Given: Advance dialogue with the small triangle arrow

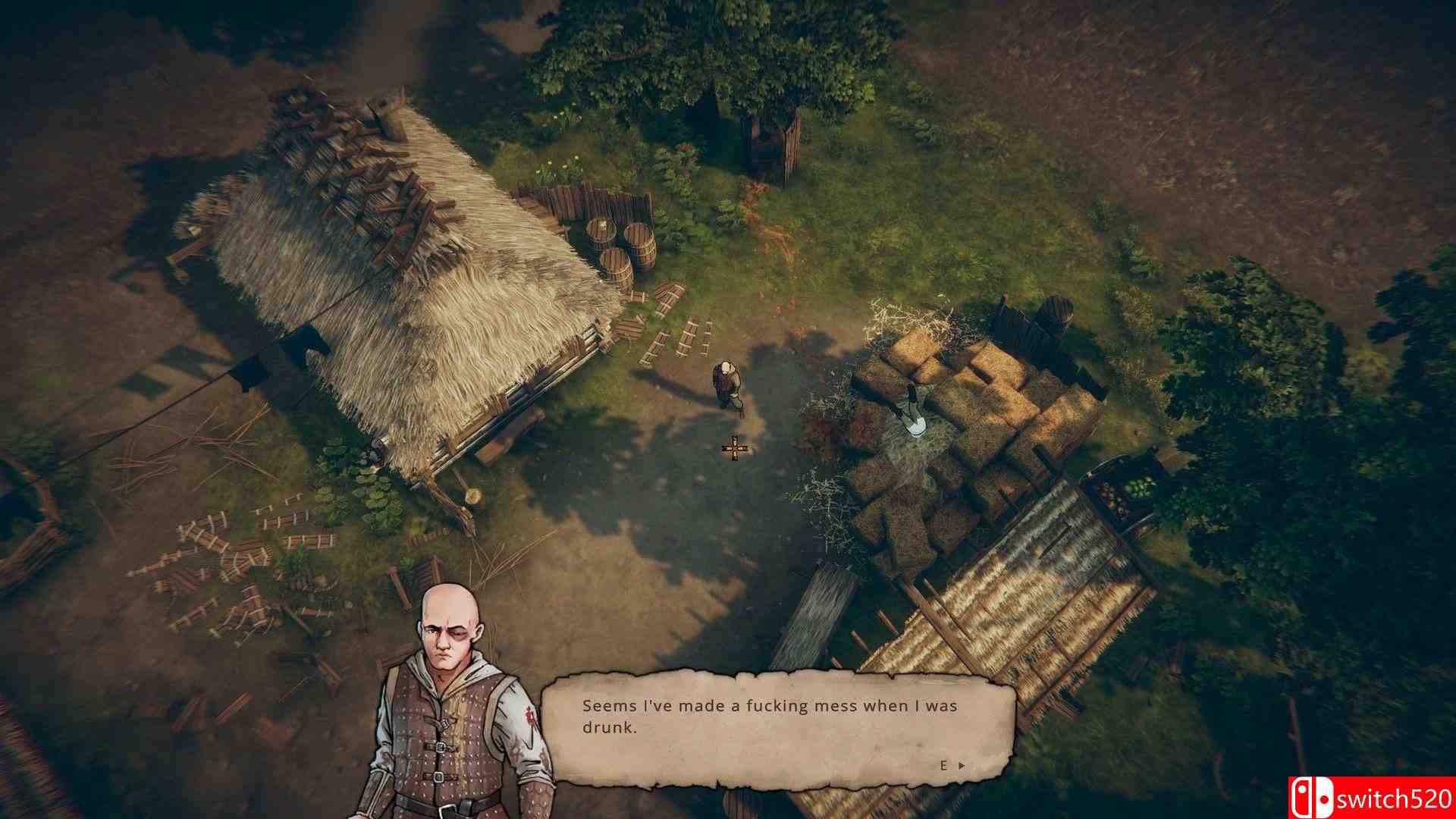Looking at the screenshot, I should point(963,766).
